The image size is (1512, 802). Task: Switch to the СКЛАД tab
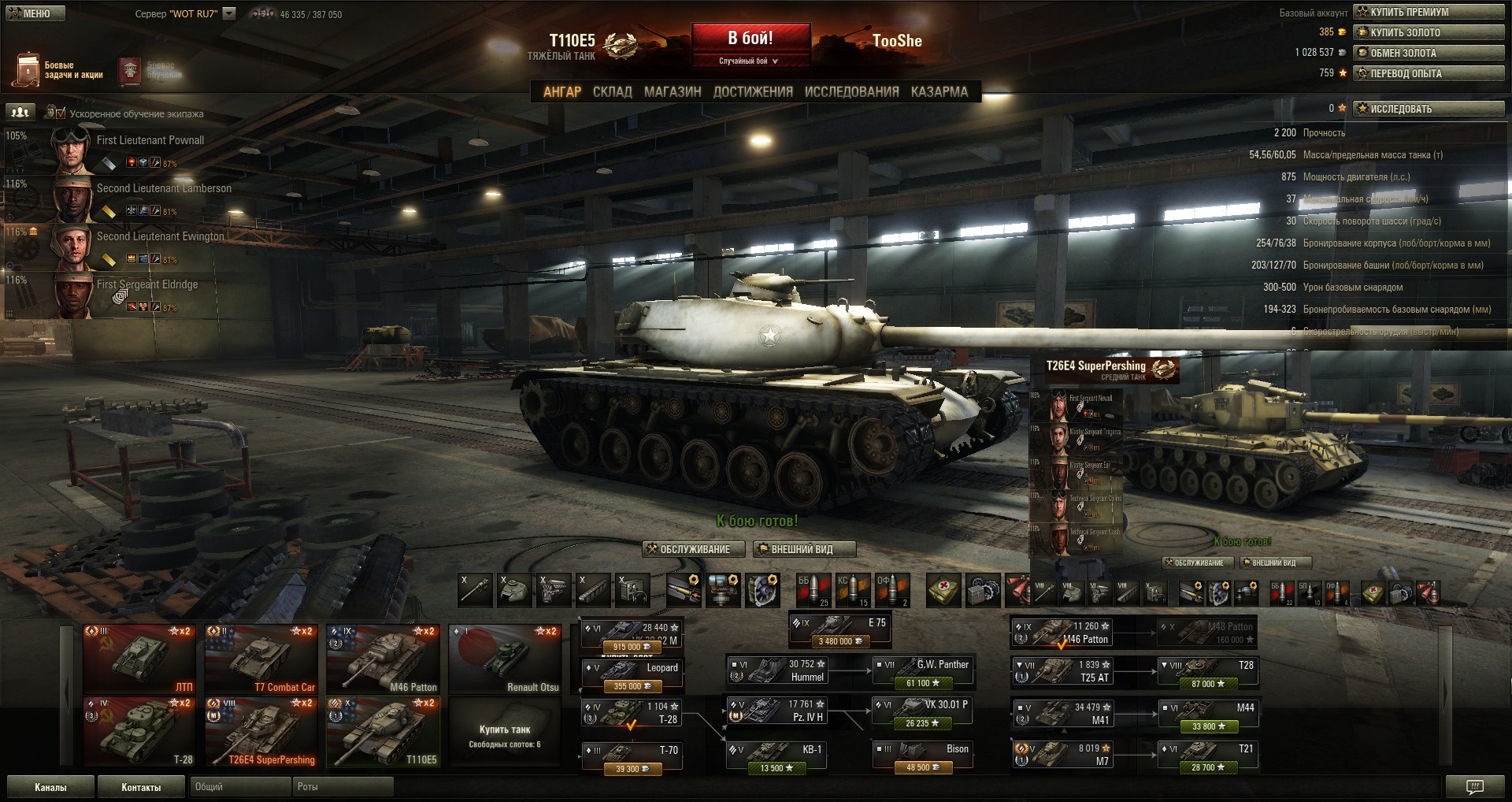(612, 92)
